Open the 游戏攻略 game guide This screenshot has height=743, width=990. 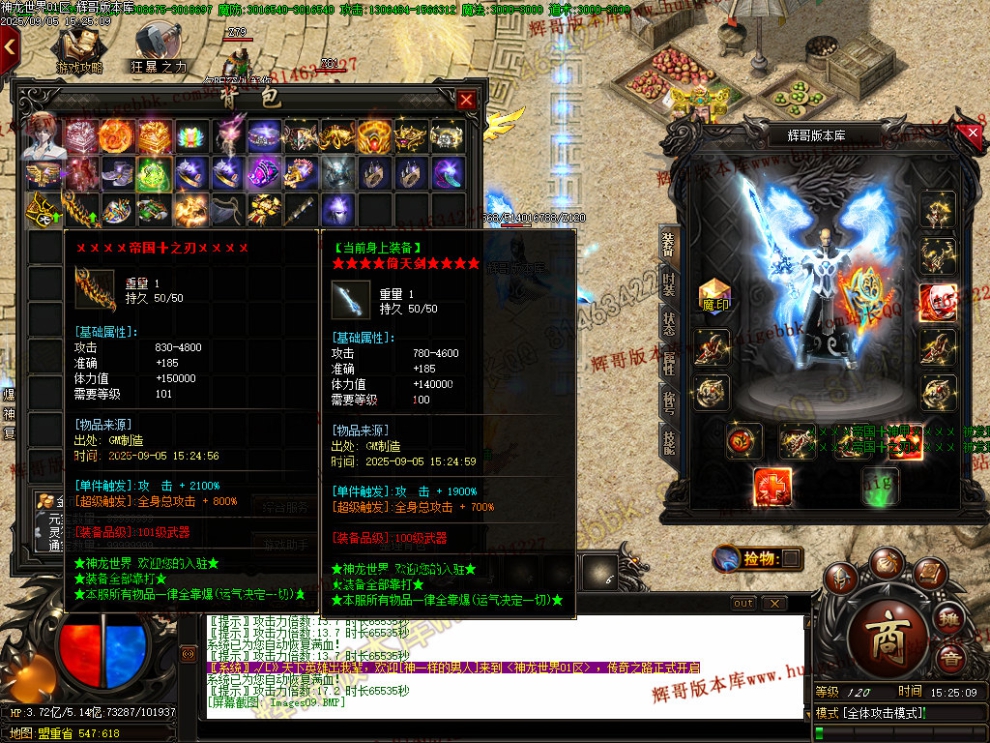(78, 46)
